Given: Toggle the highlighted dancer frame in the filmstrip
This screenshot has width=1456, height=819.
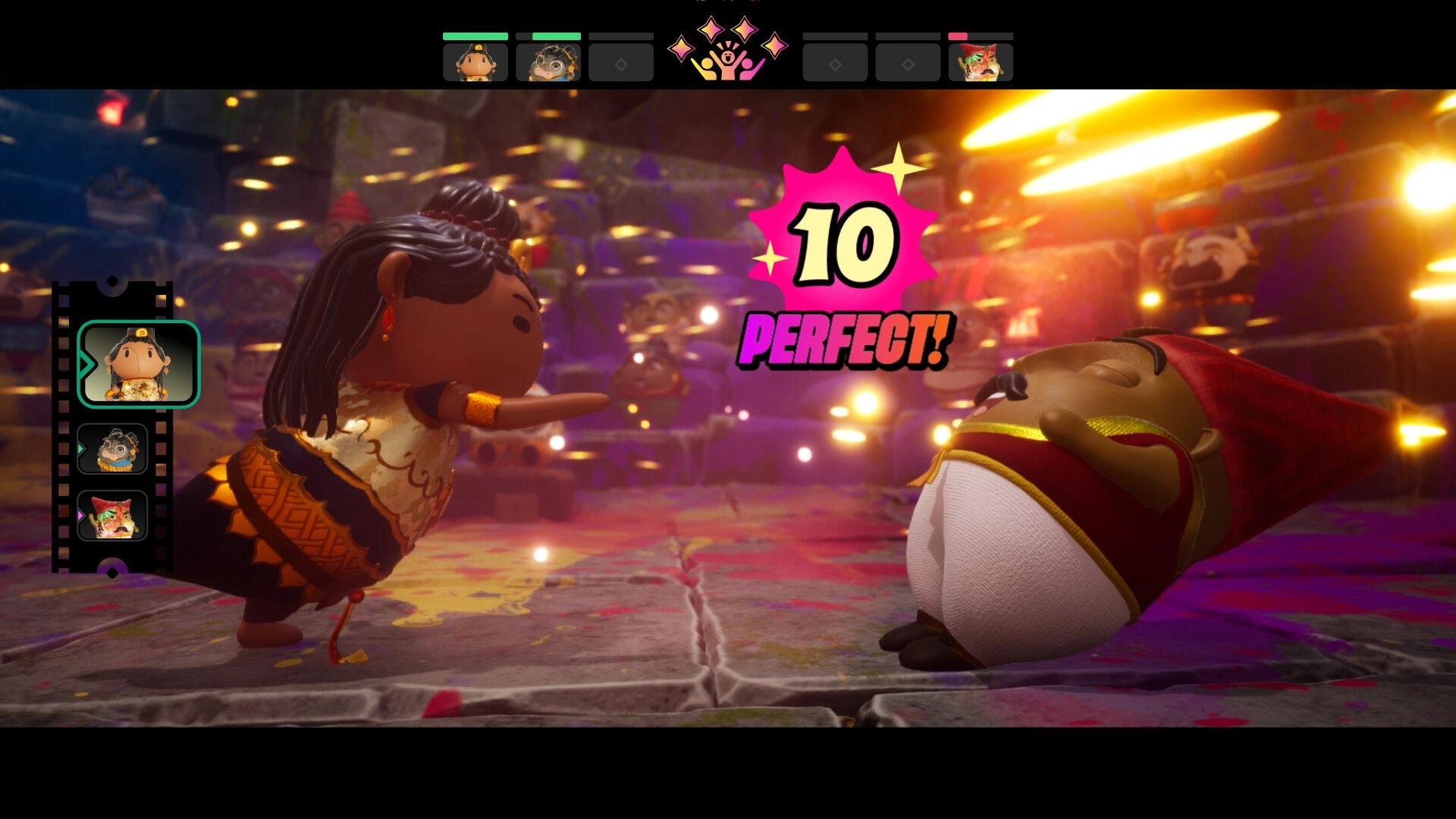Looking at the screenshot, I should [x=138, y=364].
